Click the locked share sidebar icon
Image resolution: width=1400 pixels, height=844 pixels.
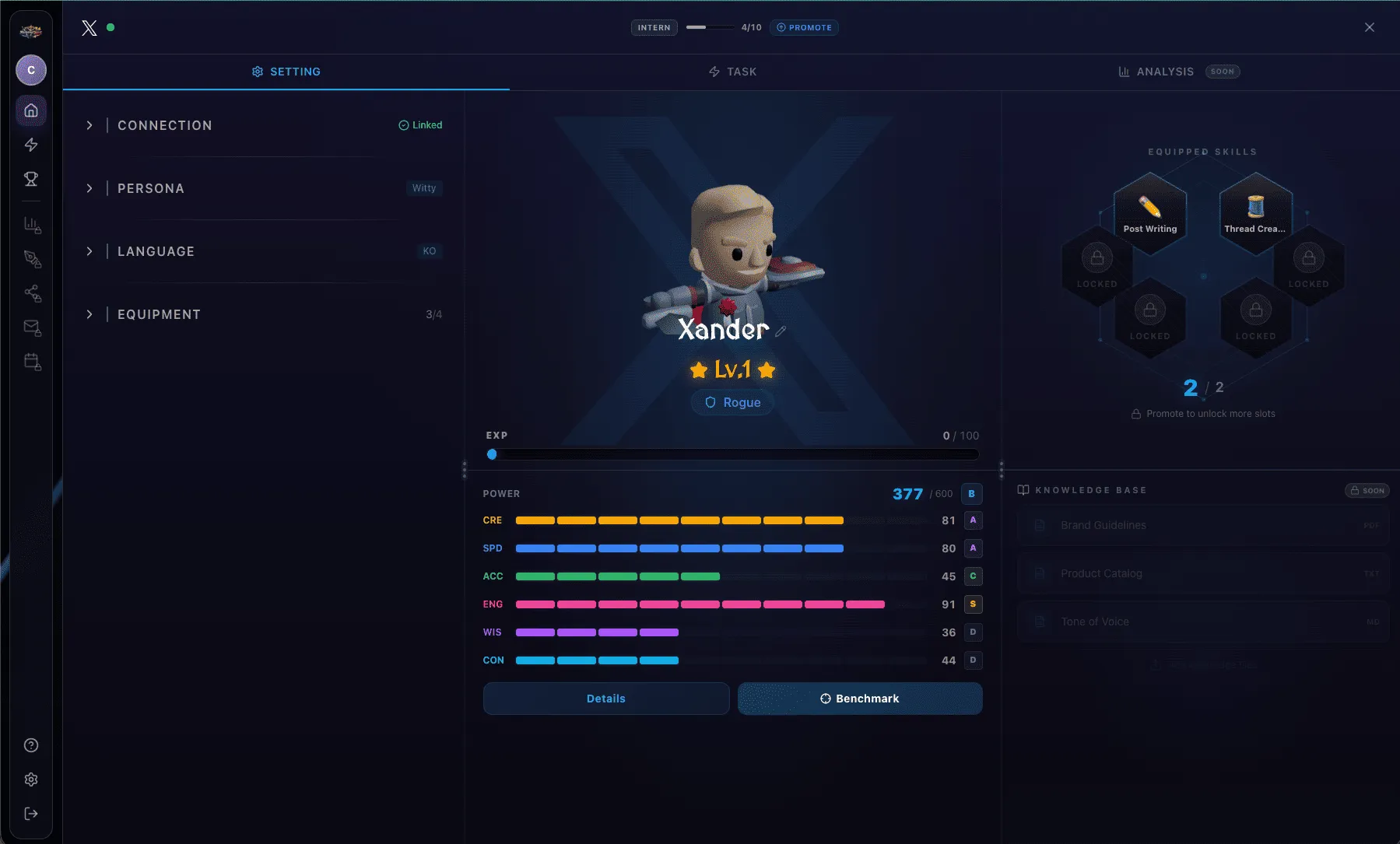pyautogui.click(x=31, y=293)
